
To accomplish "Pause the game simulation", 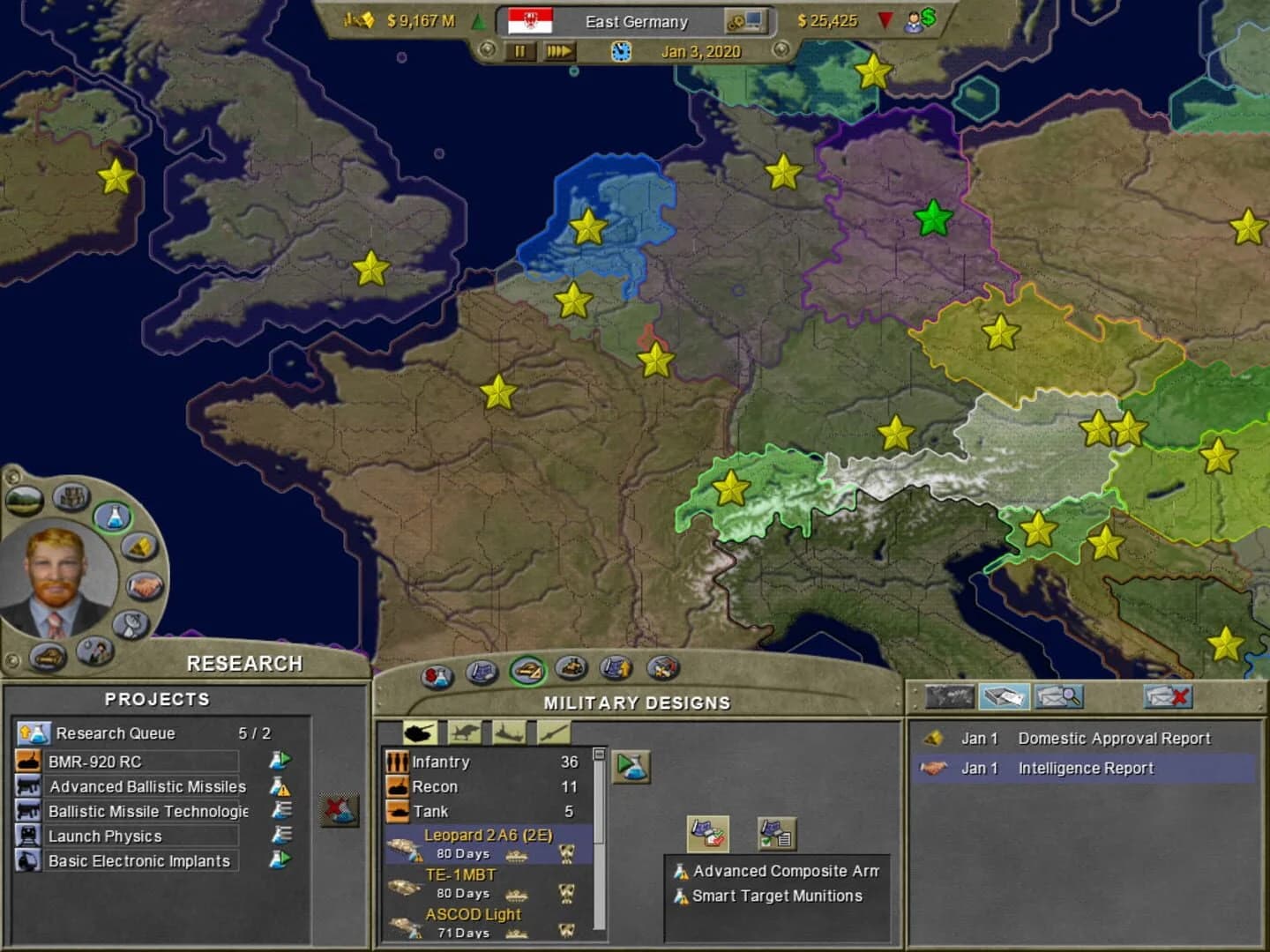I will pos(519,52).
